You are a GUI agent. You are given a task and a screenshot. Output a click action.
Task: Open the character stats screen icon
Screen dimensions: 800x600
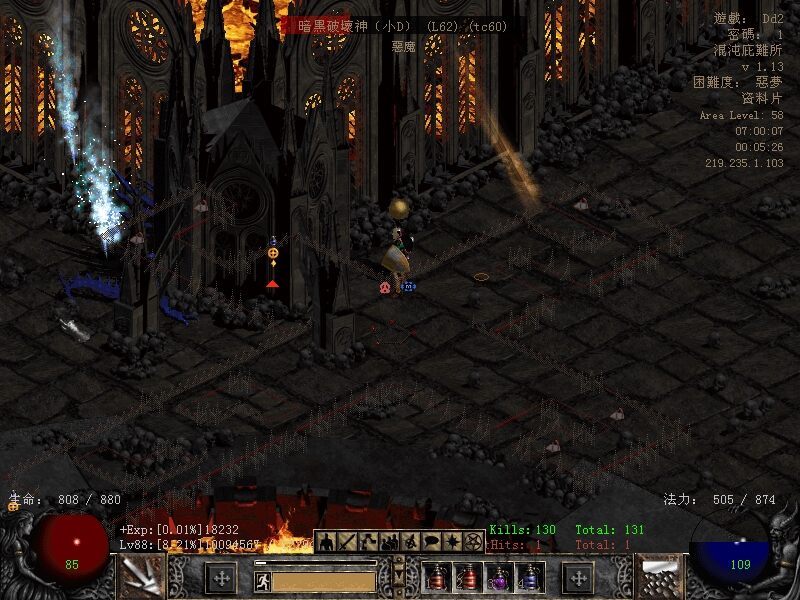point(326,541)
